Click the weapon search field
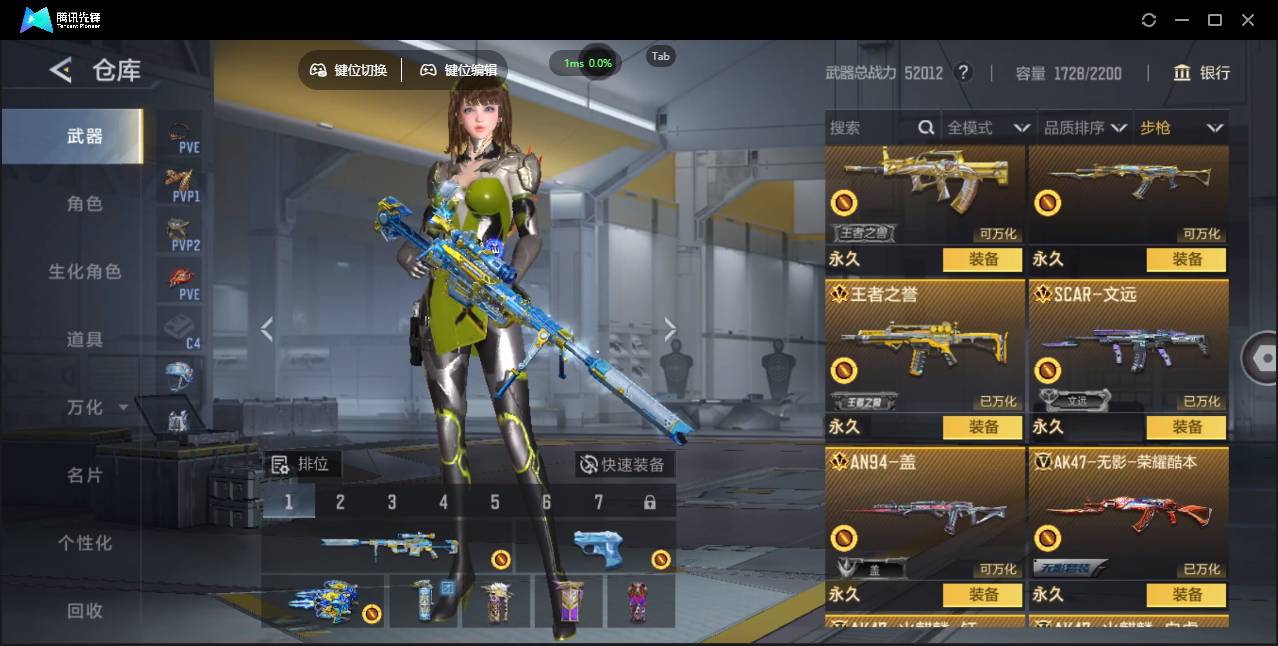 [870, 128]
